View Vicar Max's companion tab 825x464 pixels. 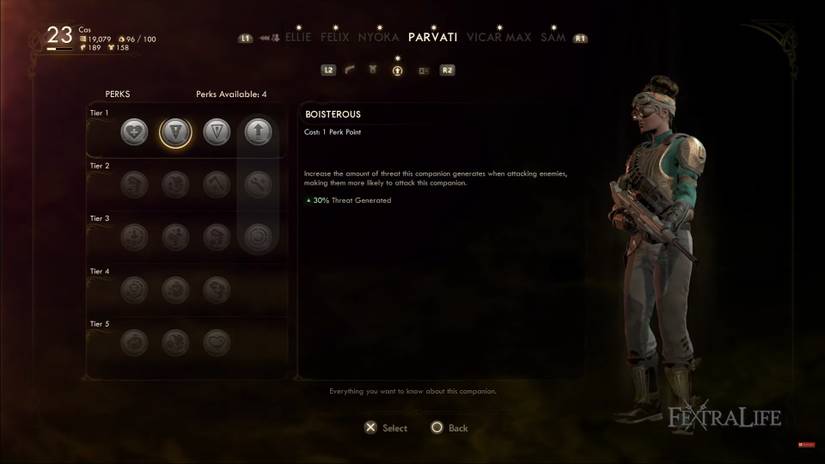click(498, 38)
